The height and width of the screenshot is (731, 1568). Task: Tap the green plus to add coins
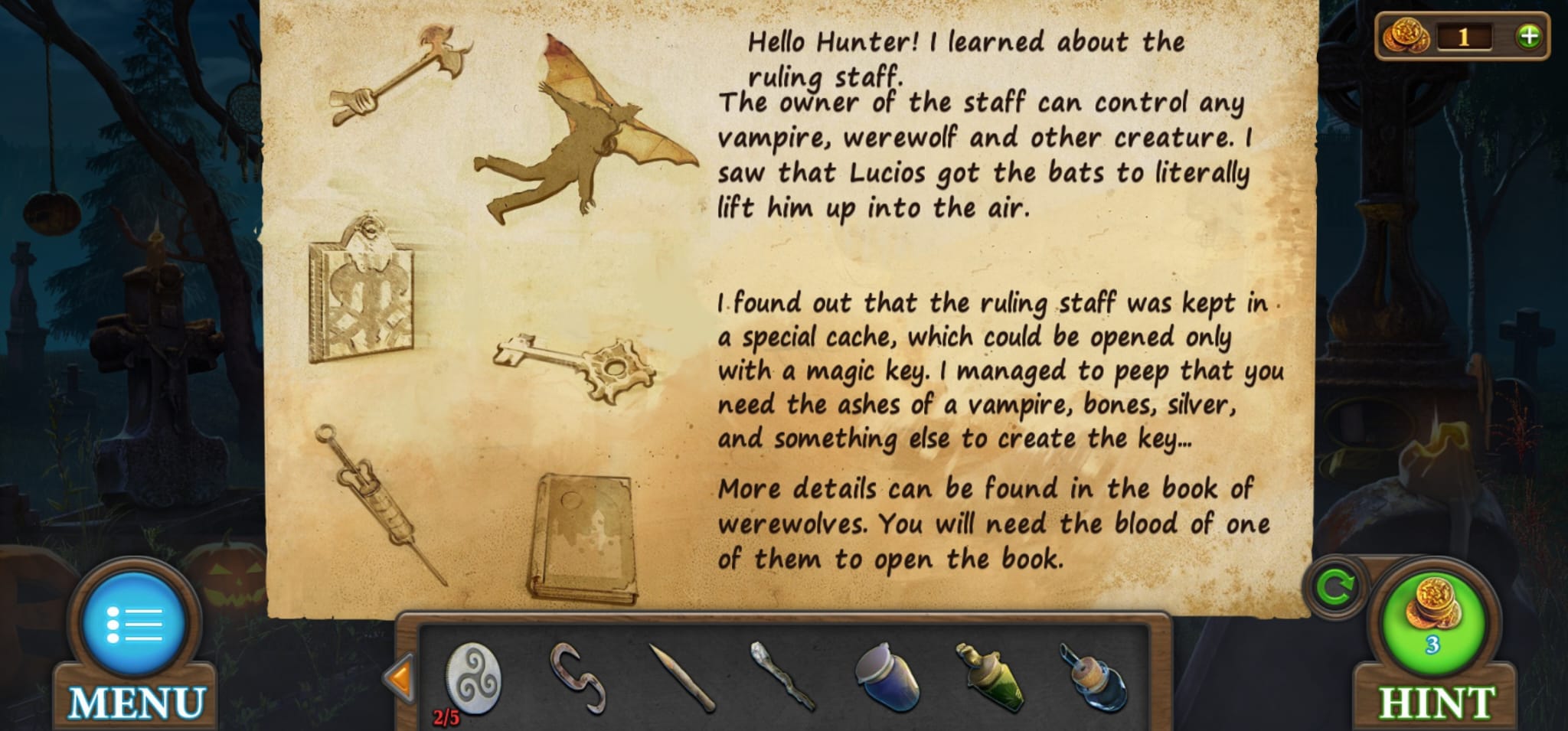coord(1528,36)
